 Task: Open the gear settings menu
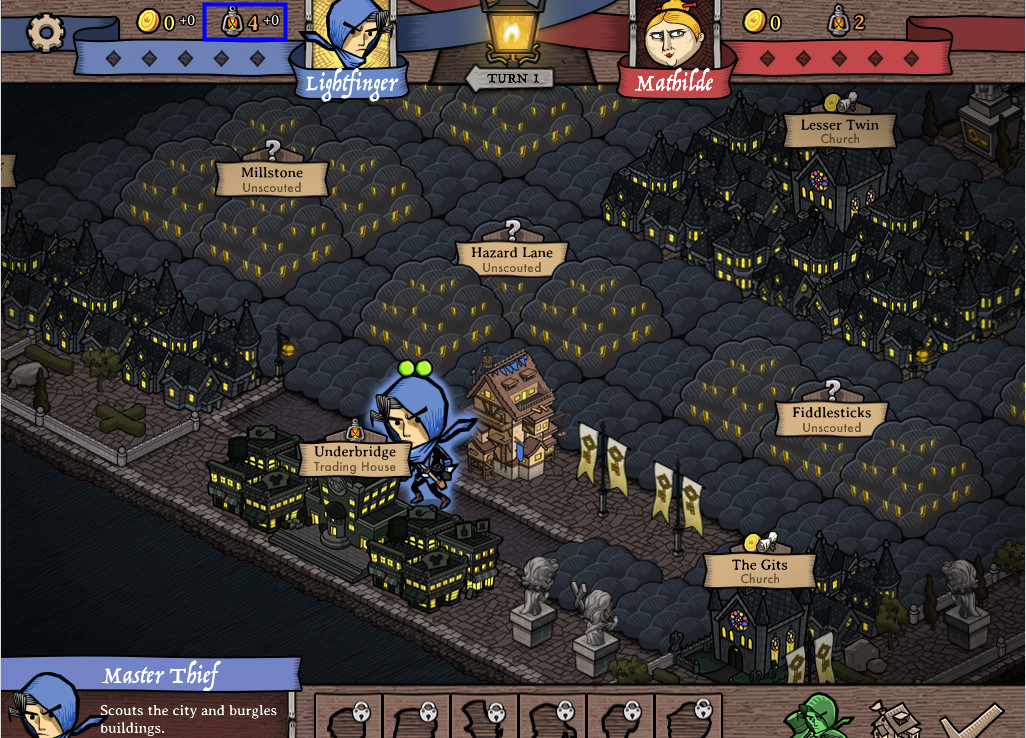pyautogui.click(x=45, y=32)
